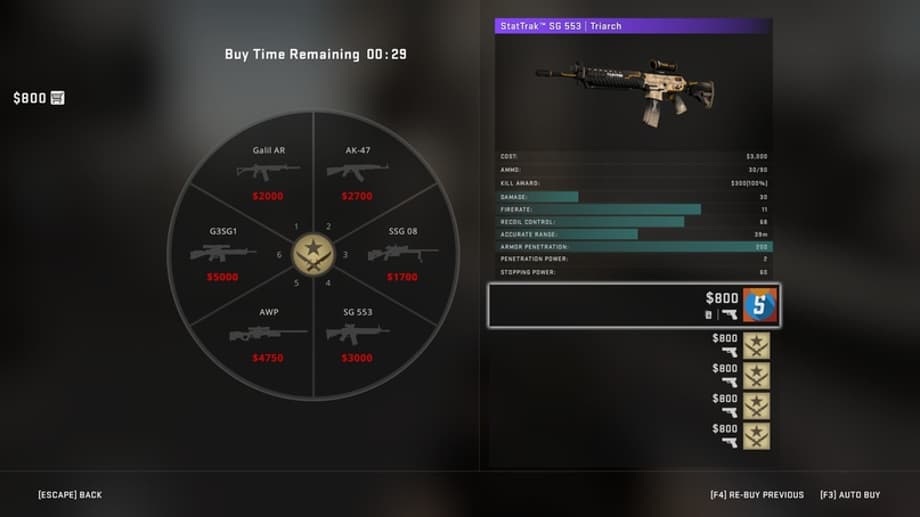This screenshot has height=517, width=920.
Task: Click the center team emblem of the wheel
Action: 313,254
